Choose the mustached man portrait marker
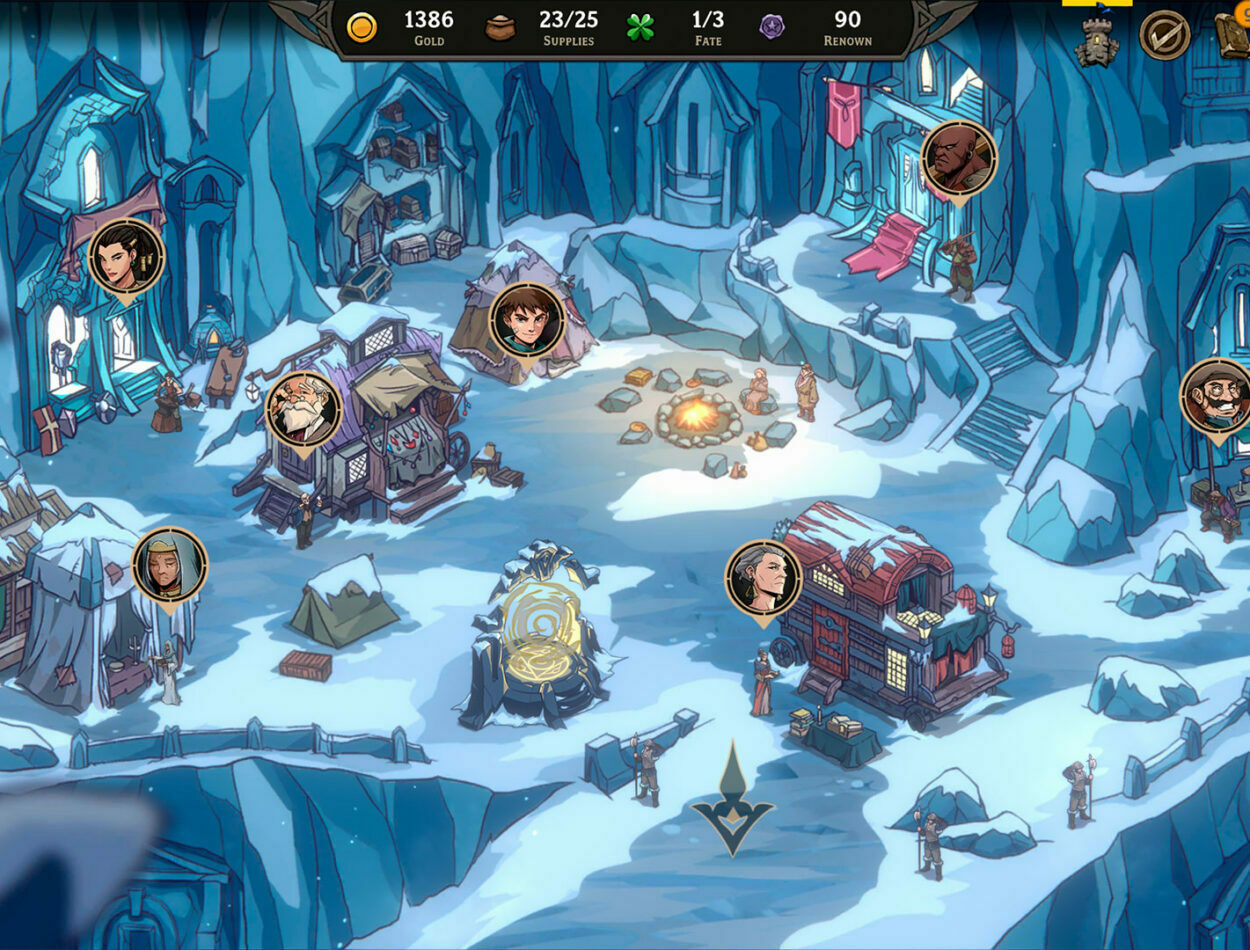The image size is (1250, 950). click(1217, 396)
